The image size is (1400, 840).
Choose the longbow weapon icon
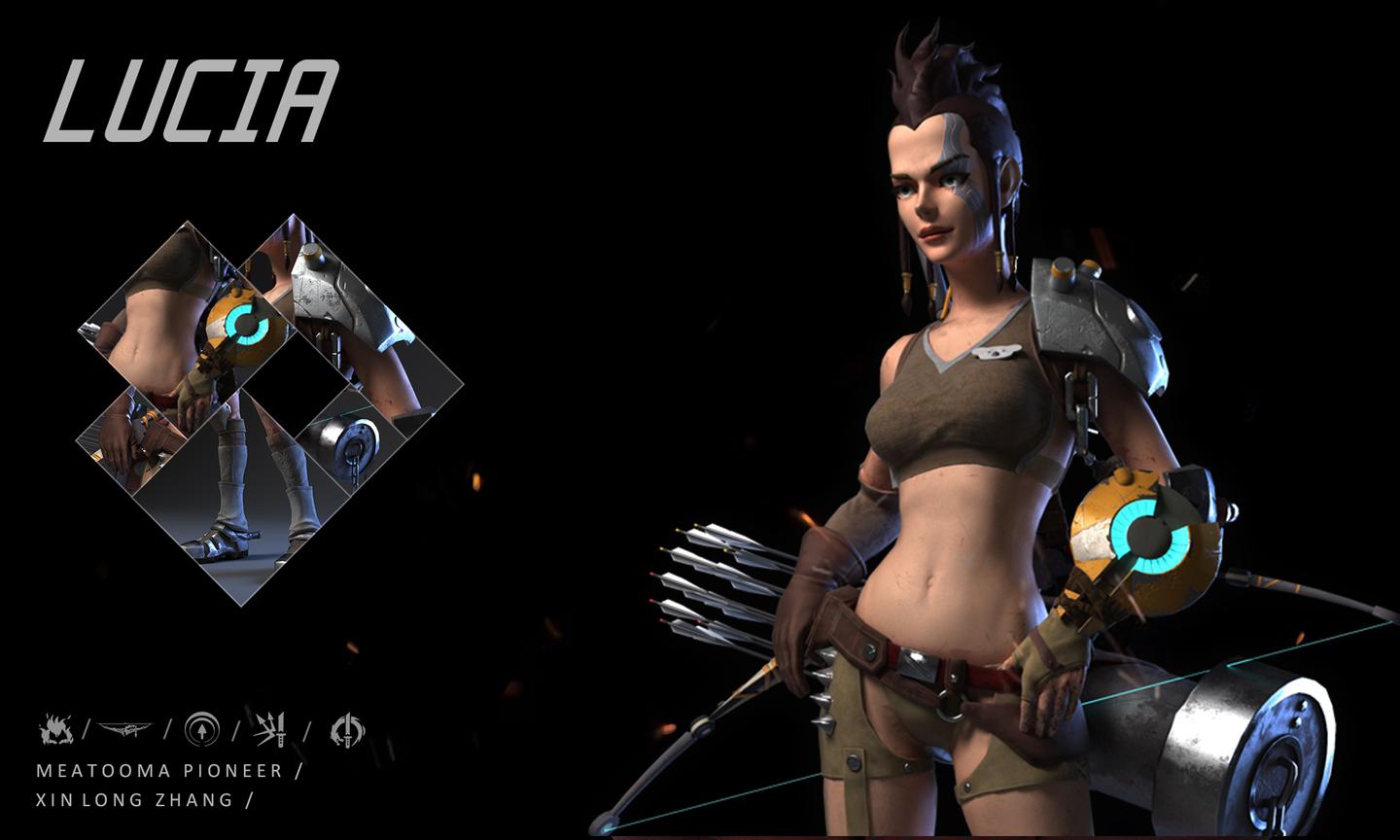tap(125, 729)
